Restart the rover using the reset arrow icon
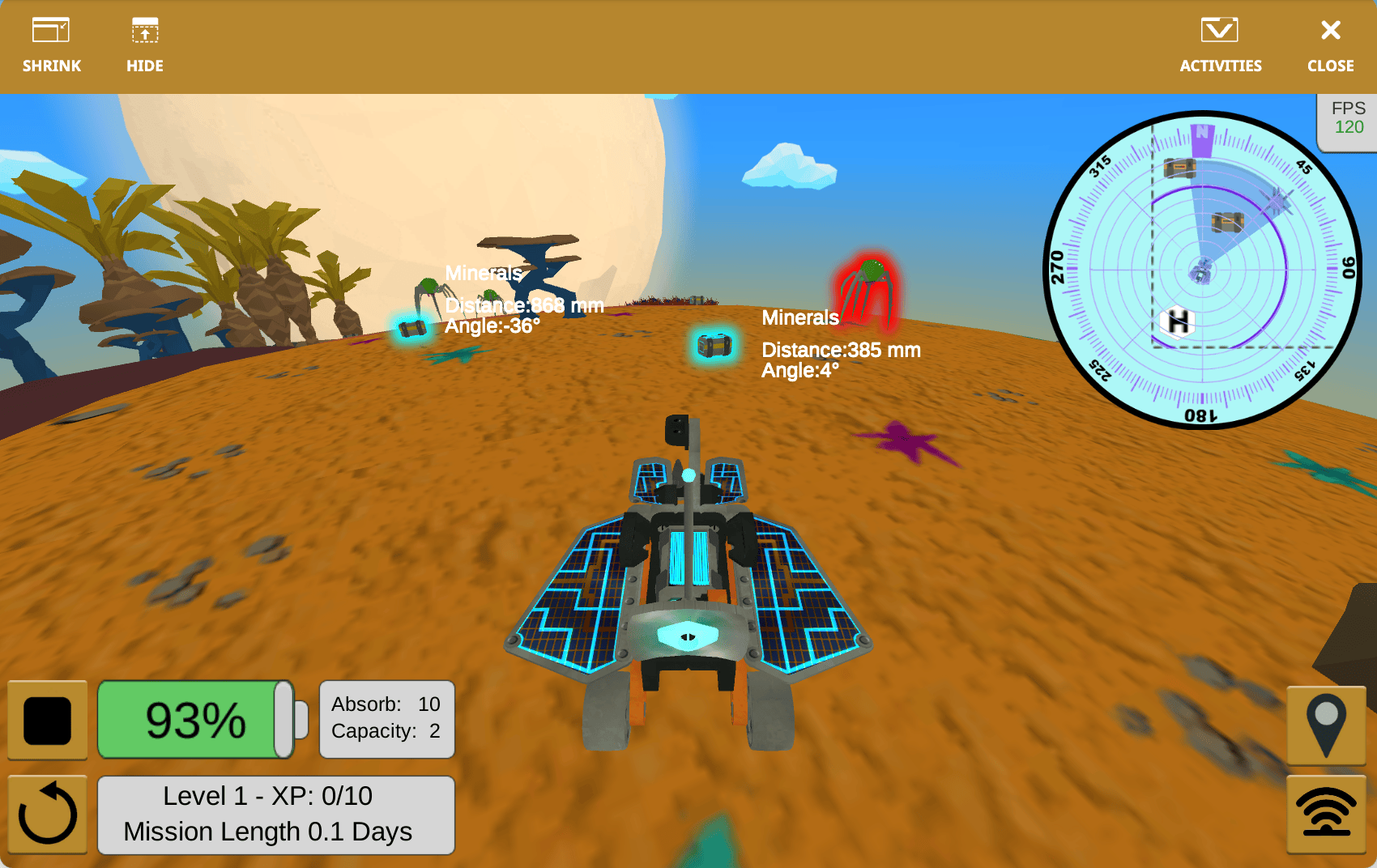The width and height of the screenshot is (1377, 868). 47,813
